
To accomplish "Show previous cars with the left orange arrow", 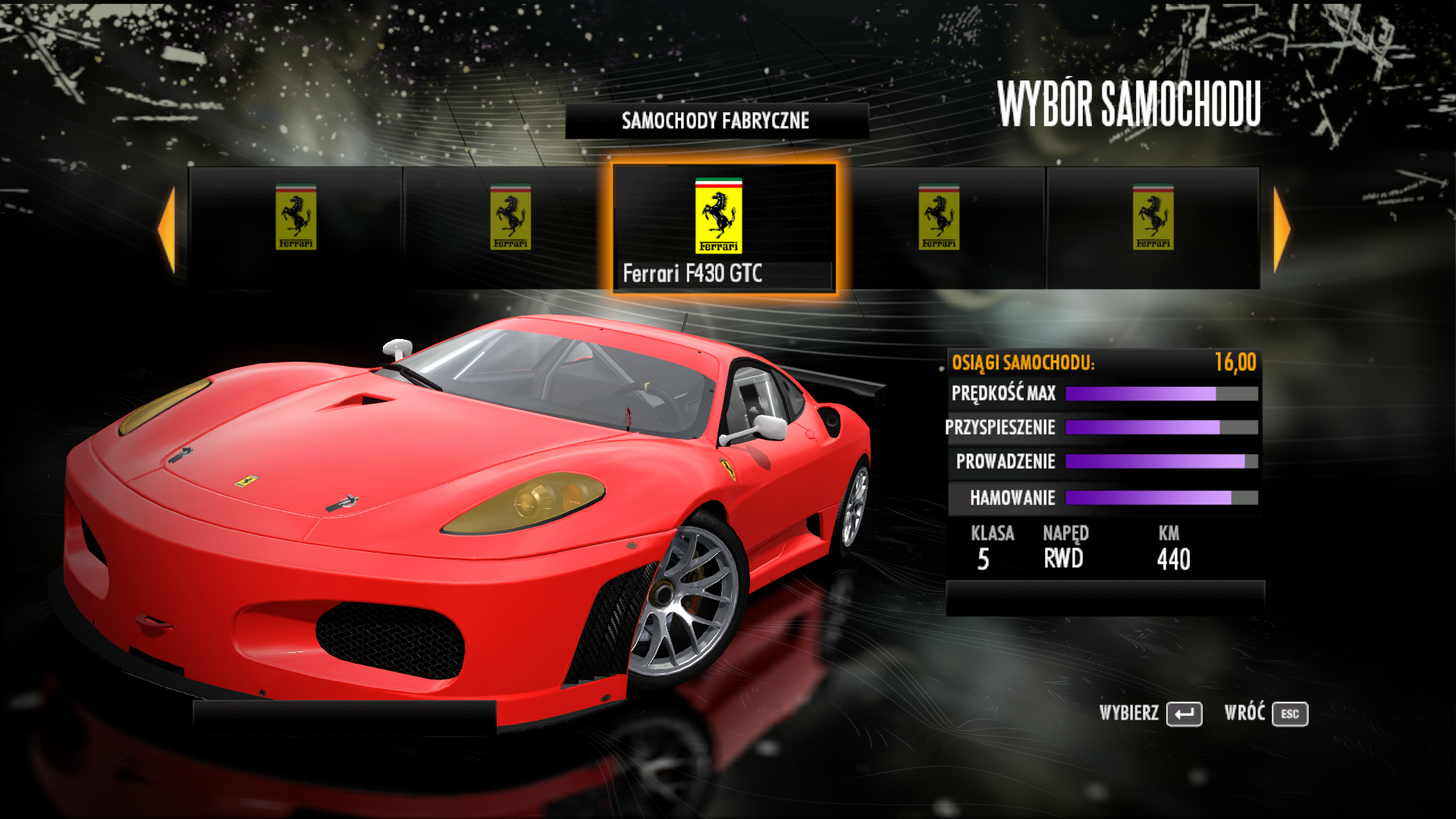I will (168, 229).
